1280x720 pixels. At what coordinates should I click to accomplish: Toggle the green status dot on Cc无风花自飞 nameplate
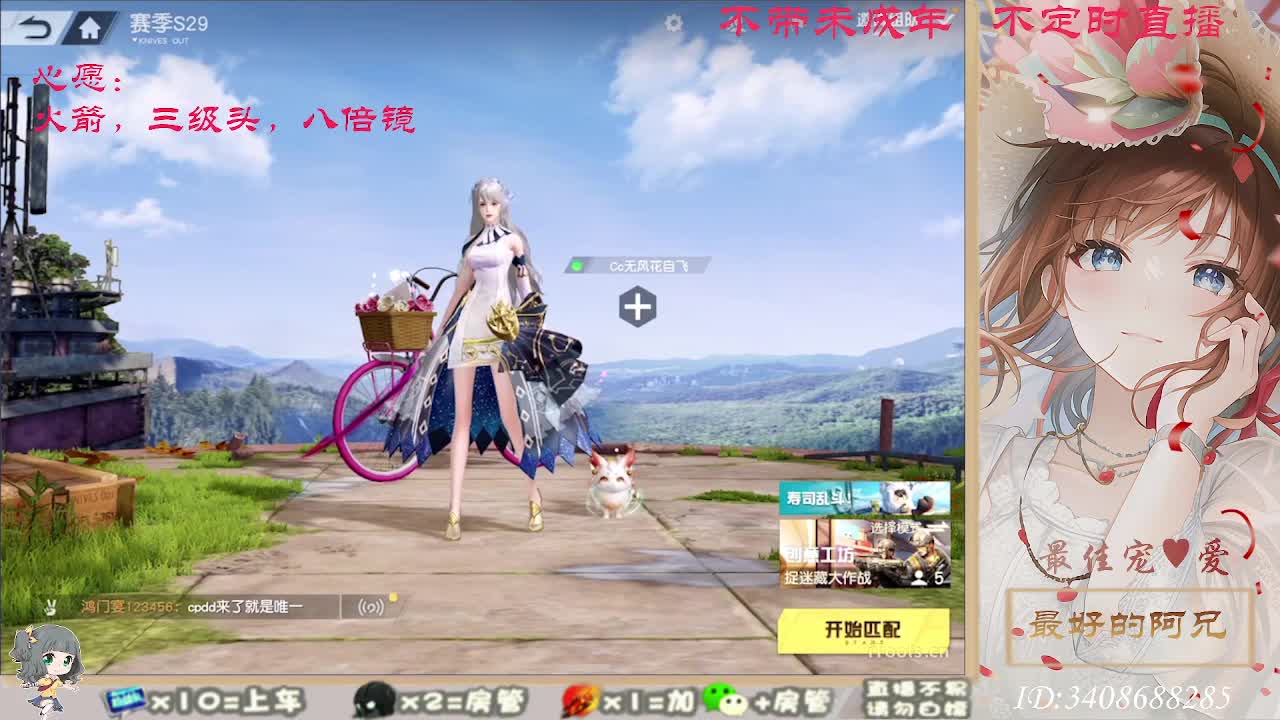click(576, 265)
